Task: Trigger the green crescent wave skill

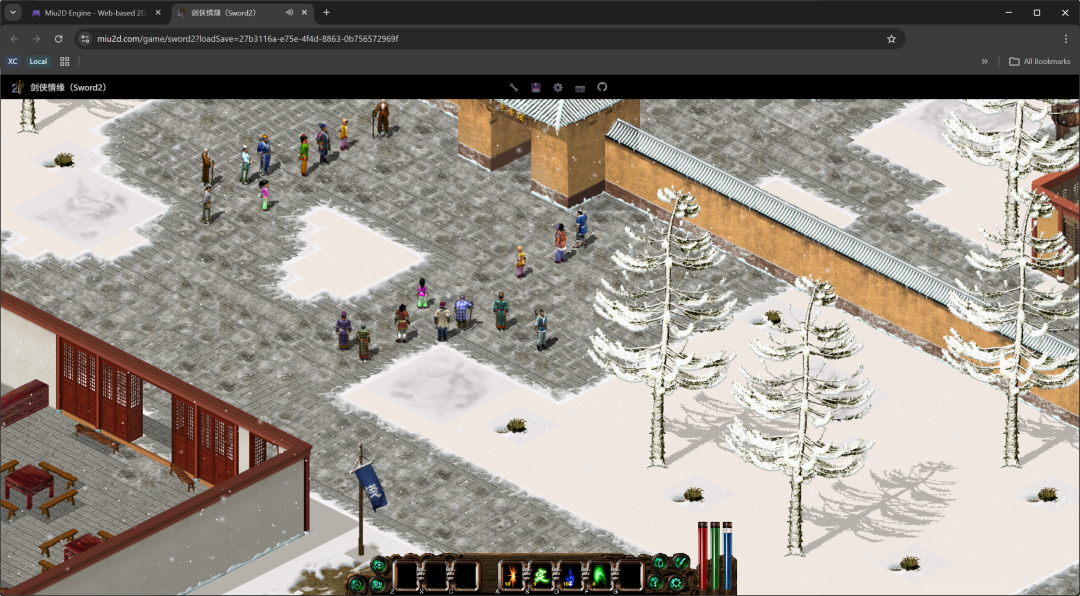Action: pos(599,576)
